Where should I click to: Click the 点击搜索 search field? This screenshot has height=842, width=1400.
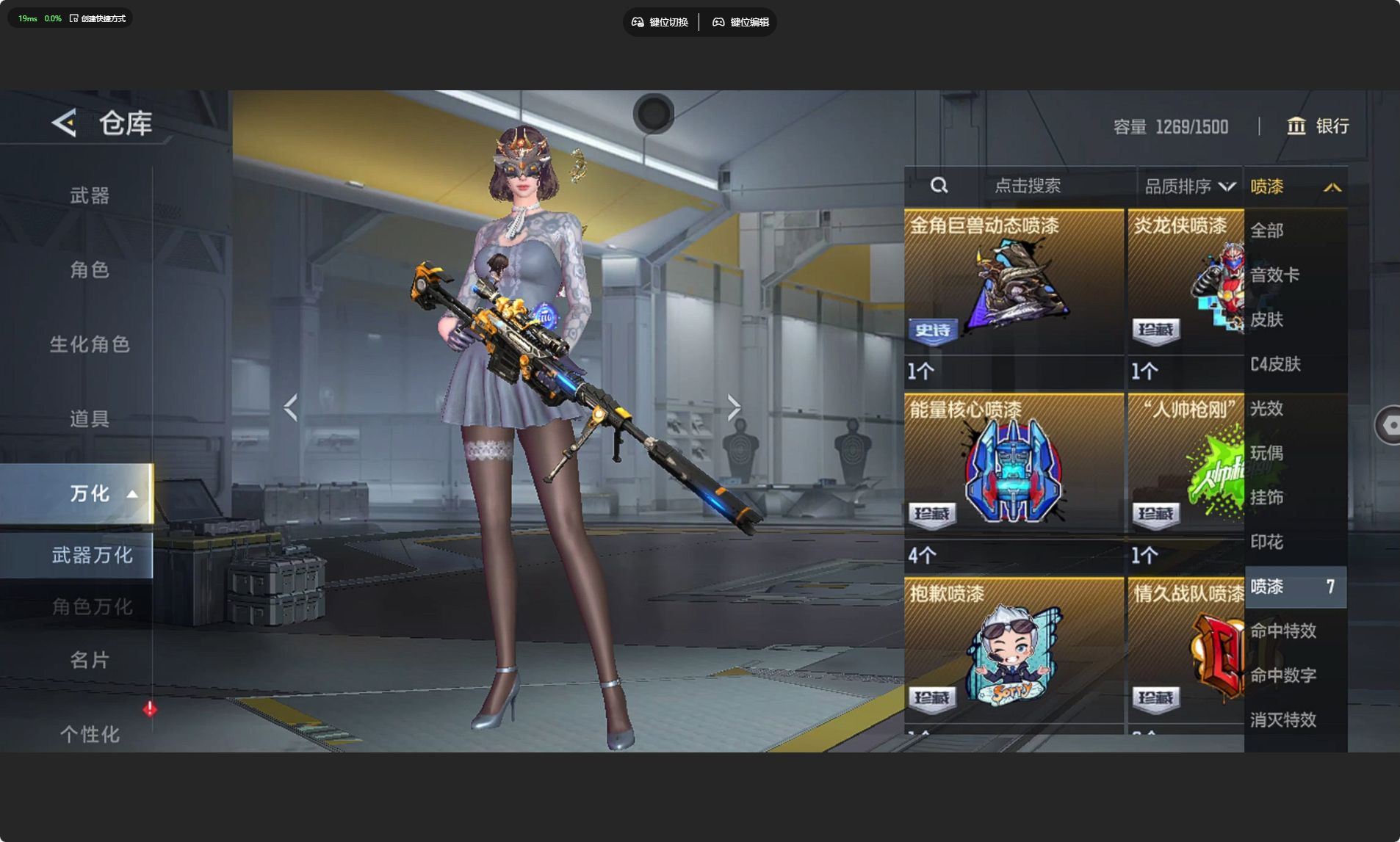1027,186
